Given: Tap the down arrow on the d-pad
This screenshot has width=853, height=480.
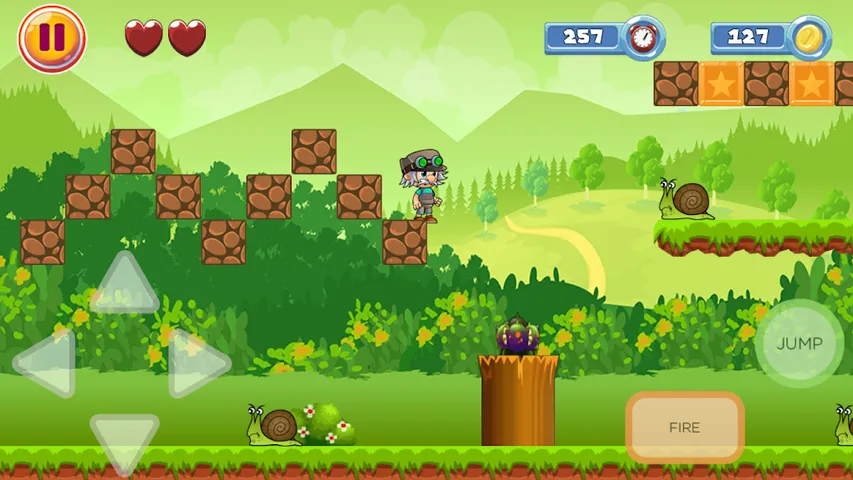Looking at the screenshot, I should coord(124,439).
